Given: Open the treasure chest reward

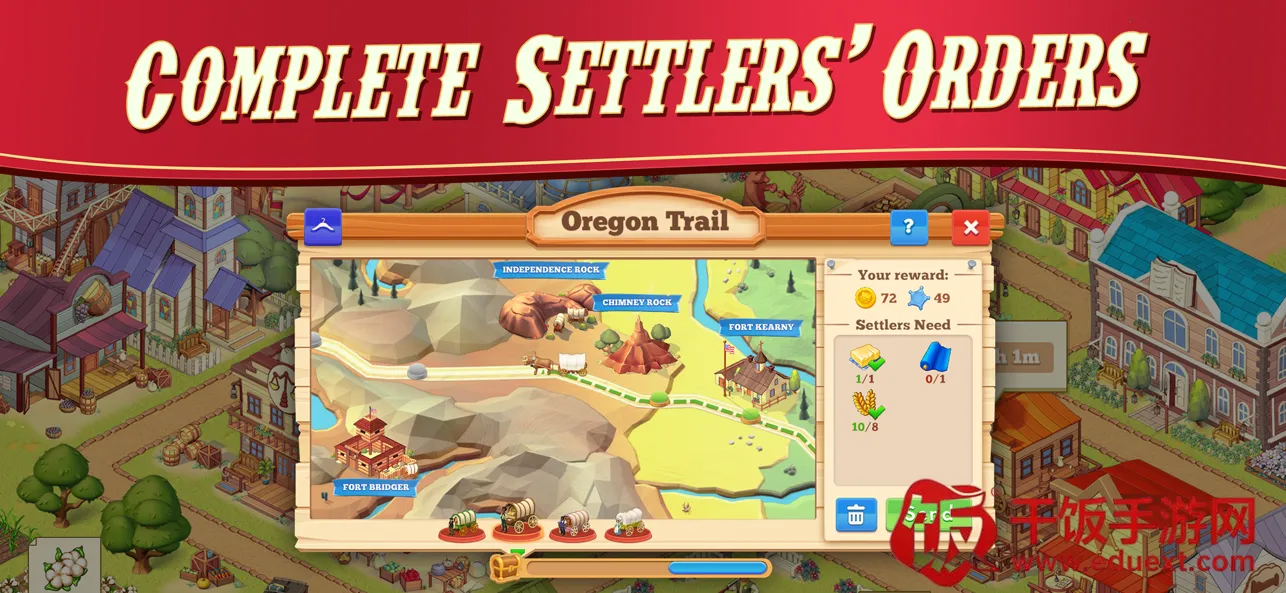Looking at the screenshot, I should point(504,567).
